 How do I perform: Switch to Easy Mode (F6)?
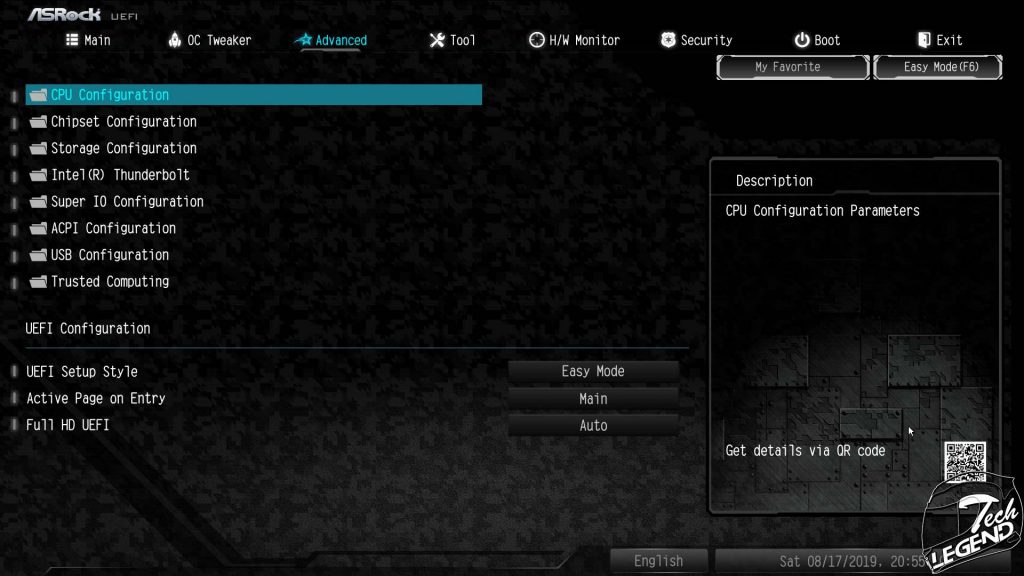(x=938, y=67)
